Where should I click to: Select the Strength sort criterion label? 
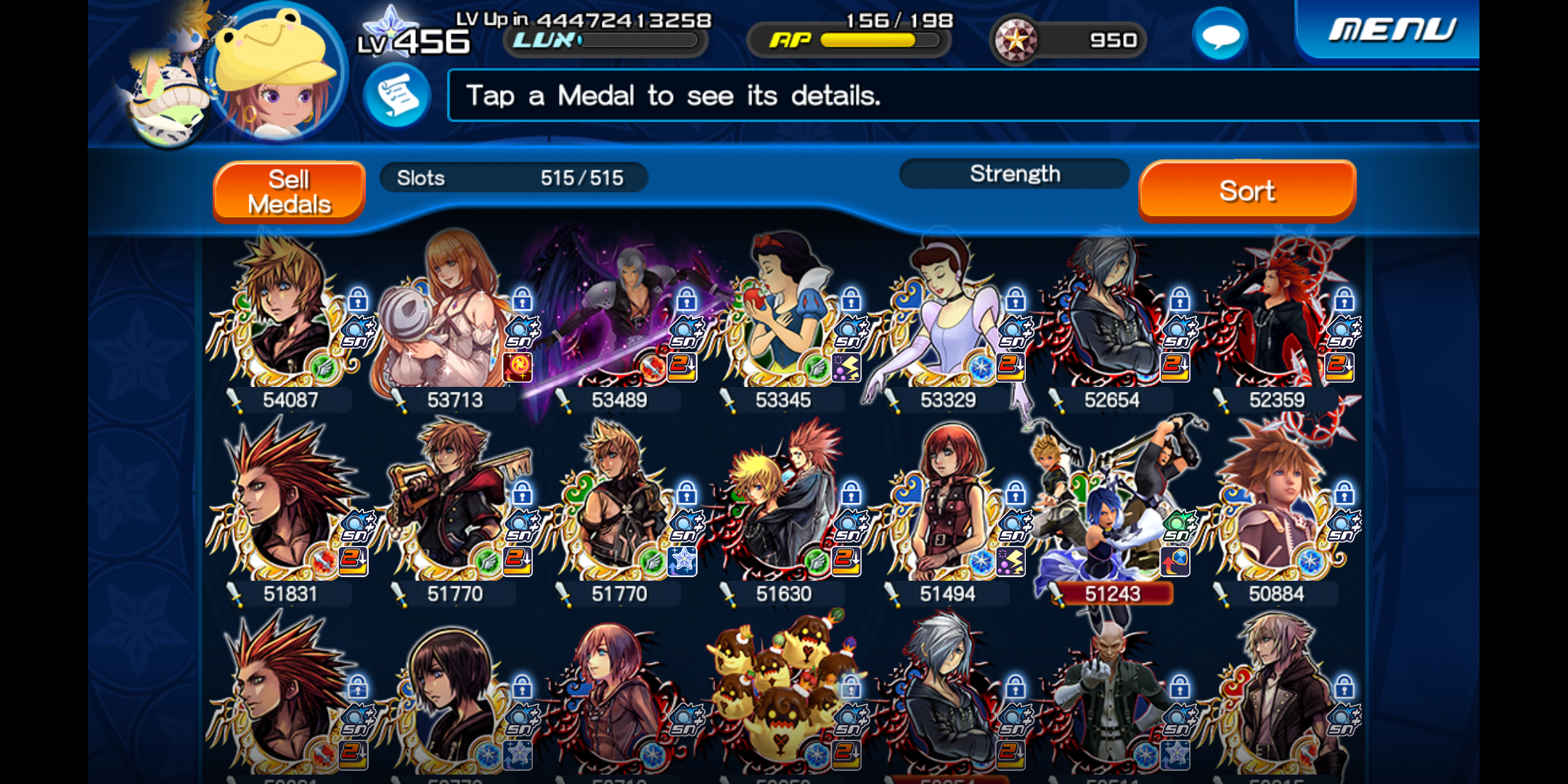[1014, 174]
